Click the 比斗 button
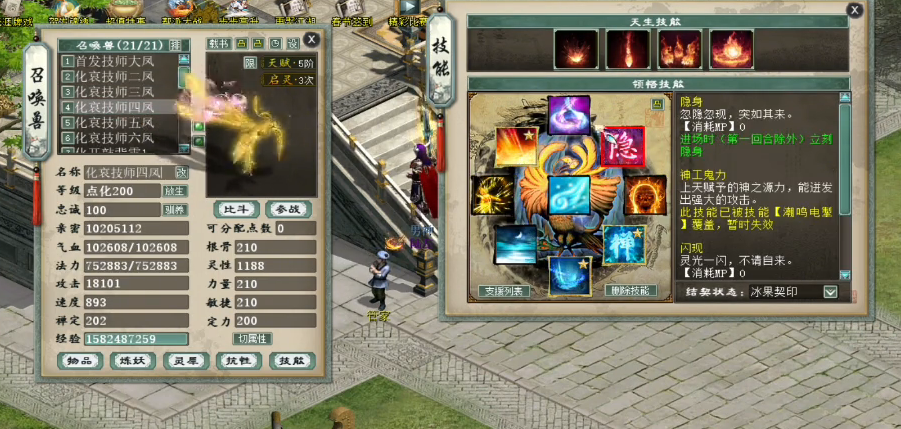 point(236,209)
